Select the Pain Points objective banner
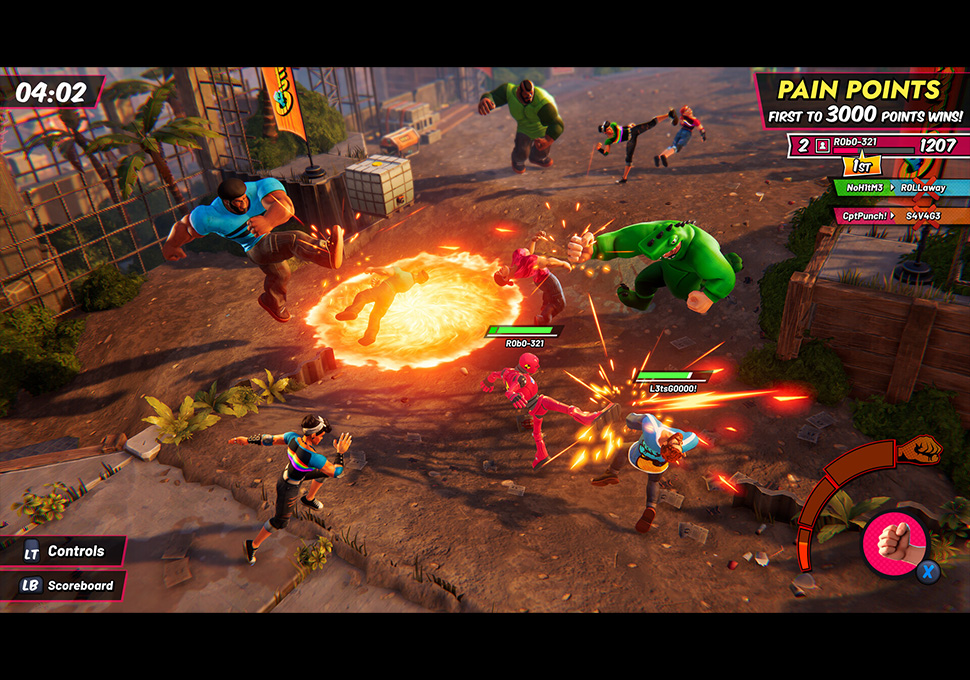The image size is (970, 680). (859, 100)
